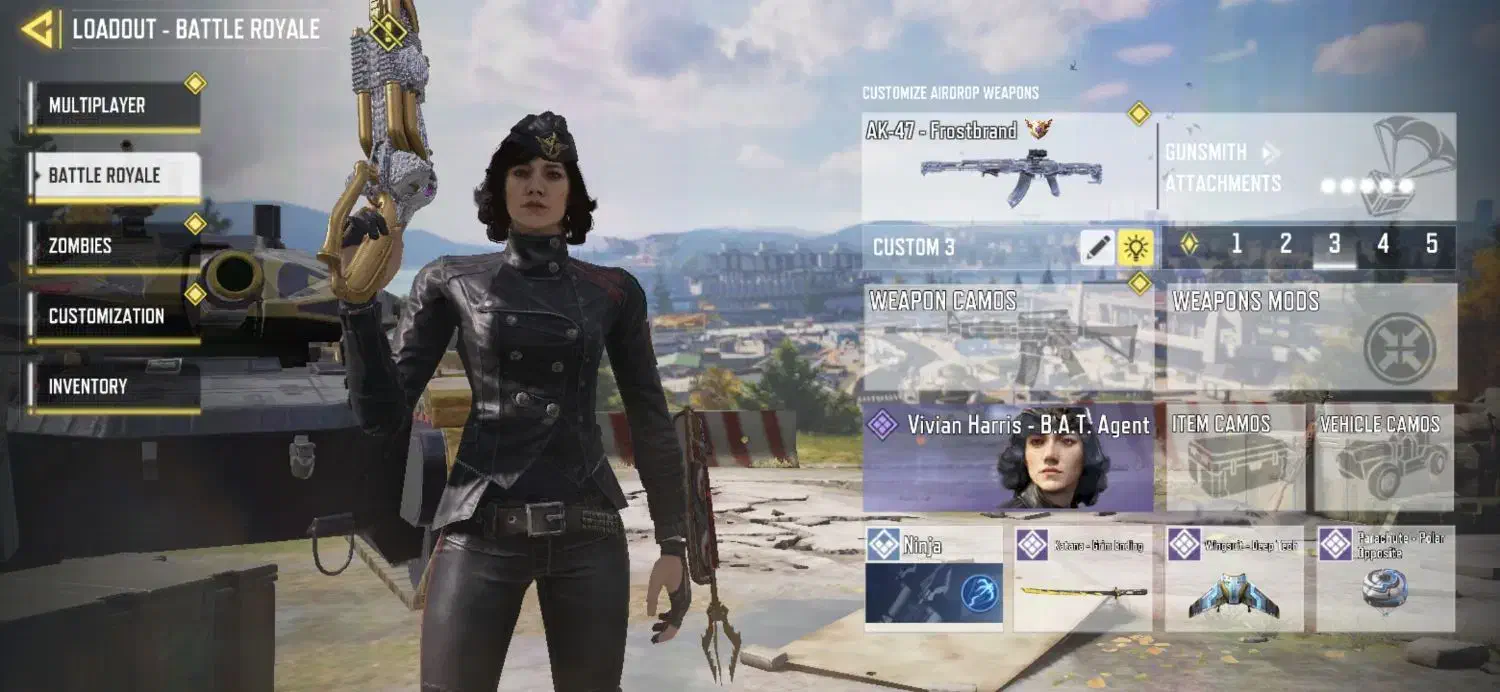Viewport: 1500px width, 692px height.
Task: Go back using the yellow arrow
Action: [38, 29]
